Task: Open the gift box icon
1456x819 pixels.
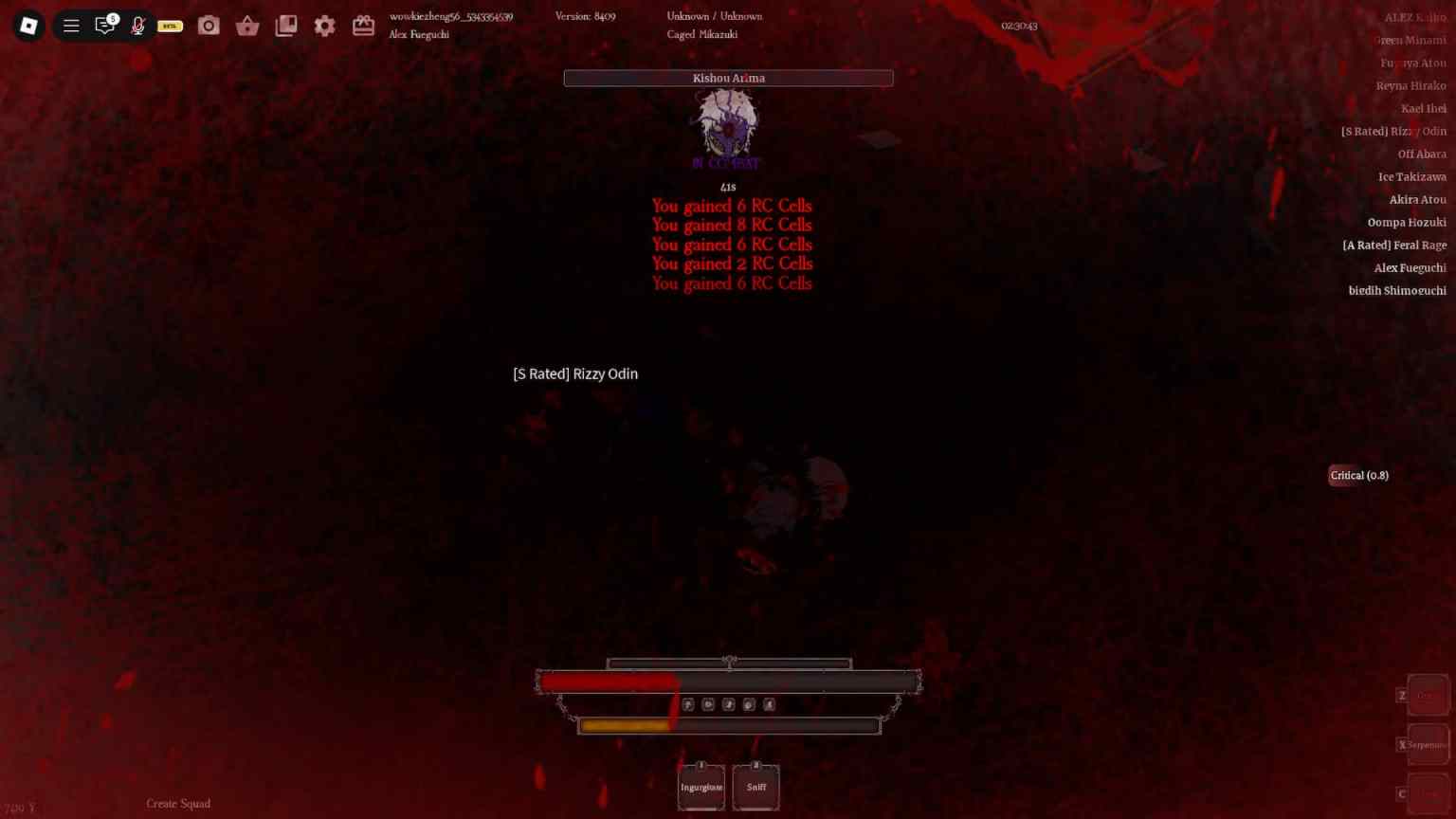Action: 363,26
